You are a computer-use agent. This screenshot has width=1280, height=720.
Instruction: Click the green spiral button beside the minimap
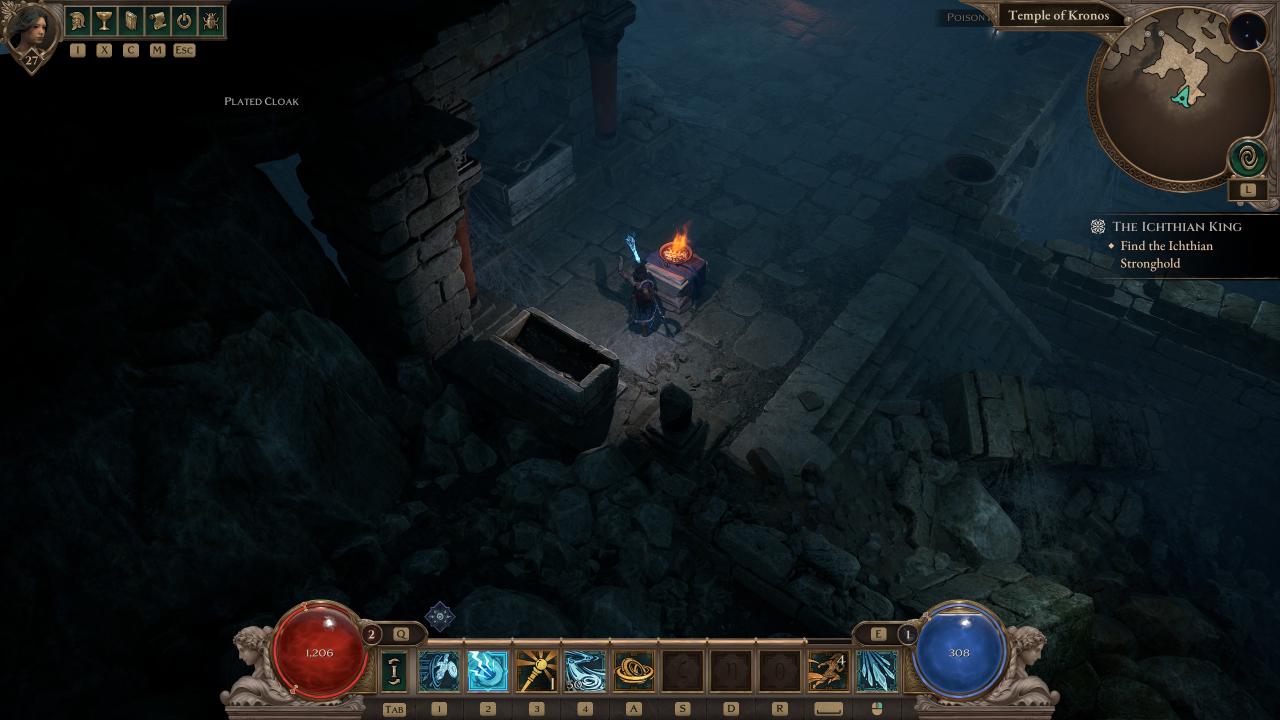tap(1248, 159)
